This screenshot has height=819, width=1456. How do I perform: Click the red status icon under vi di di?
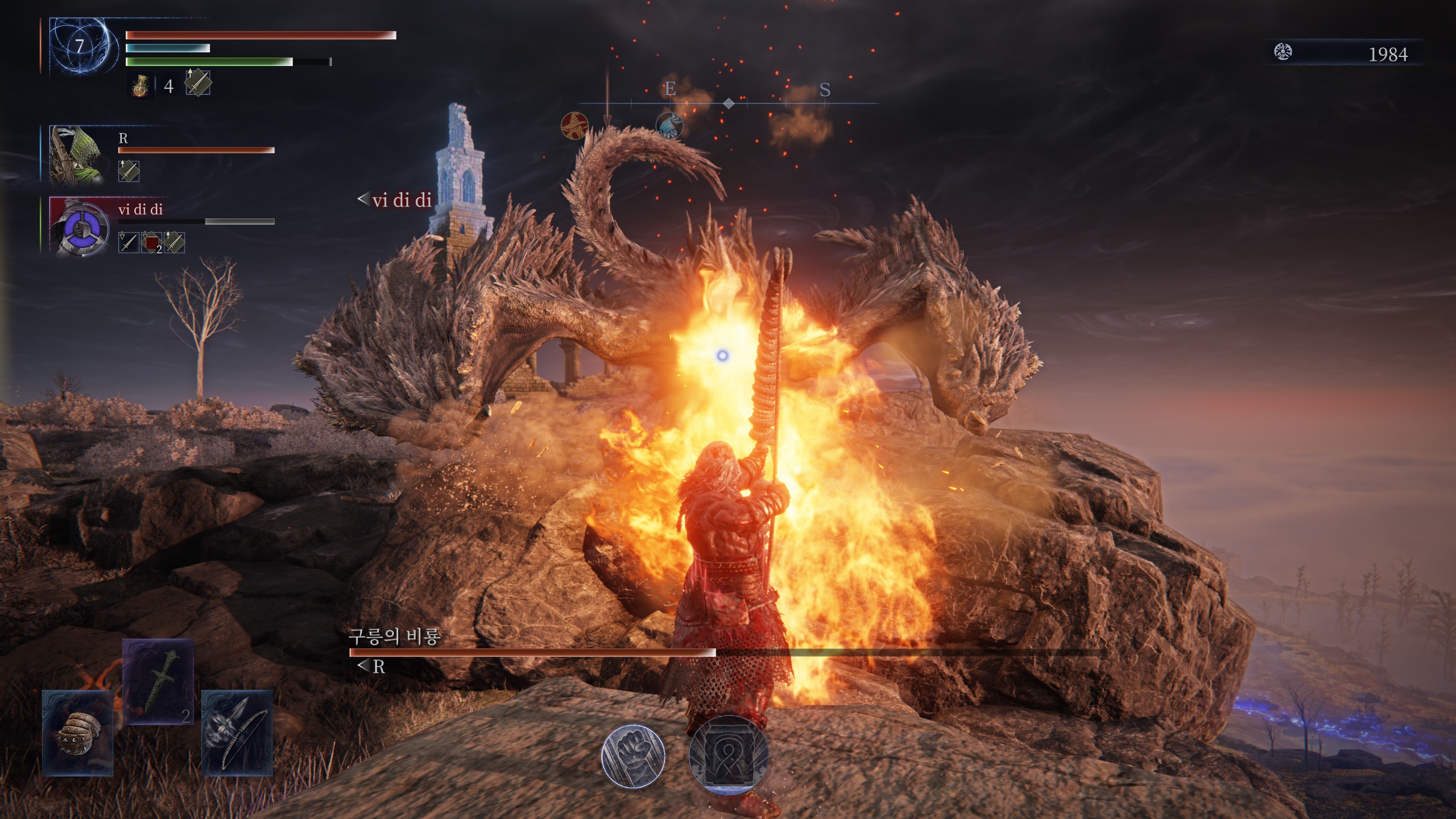(x=151, y=243)
